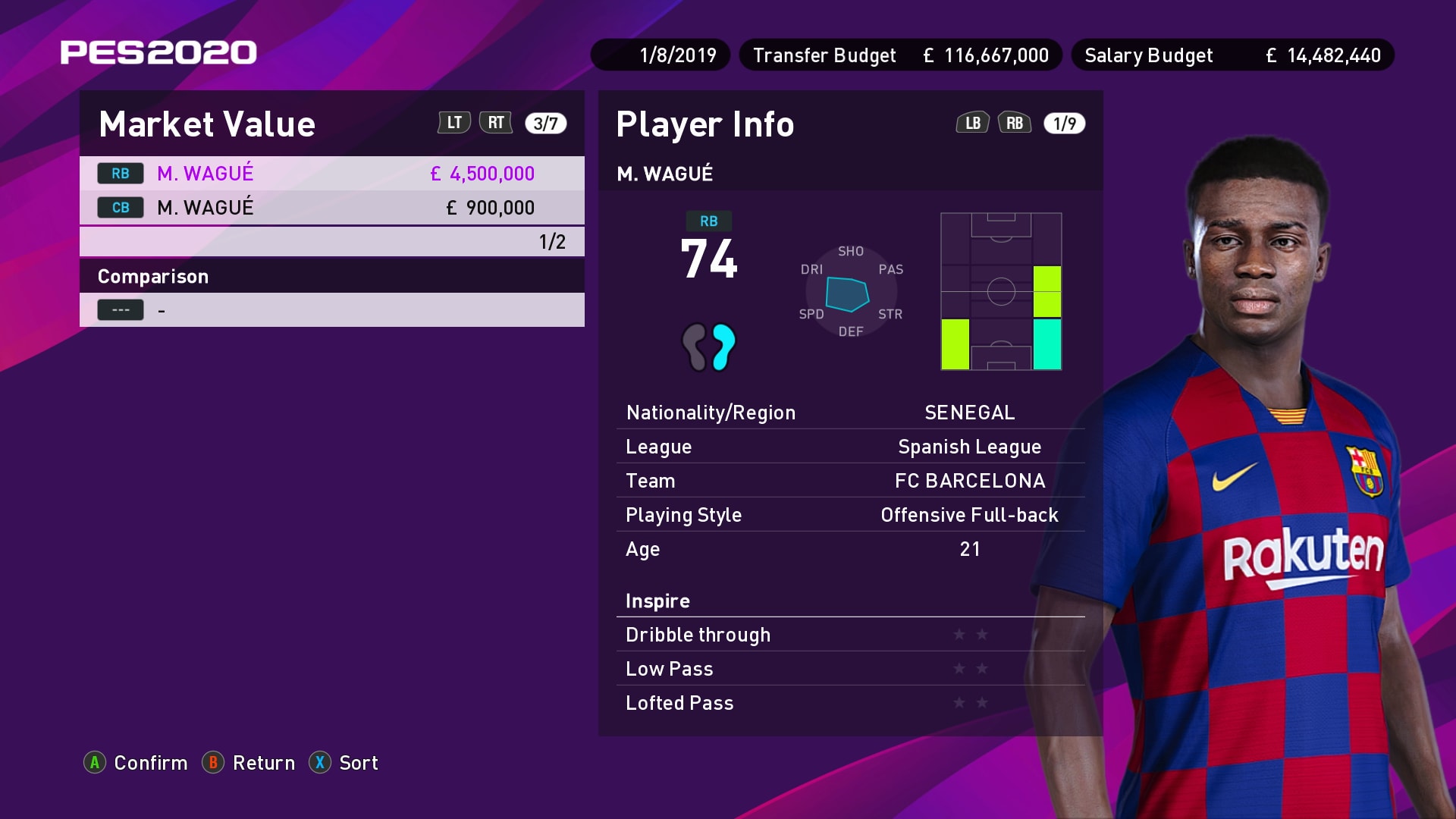Select M. WAGUÉ right-back market value row

(331, 174)
